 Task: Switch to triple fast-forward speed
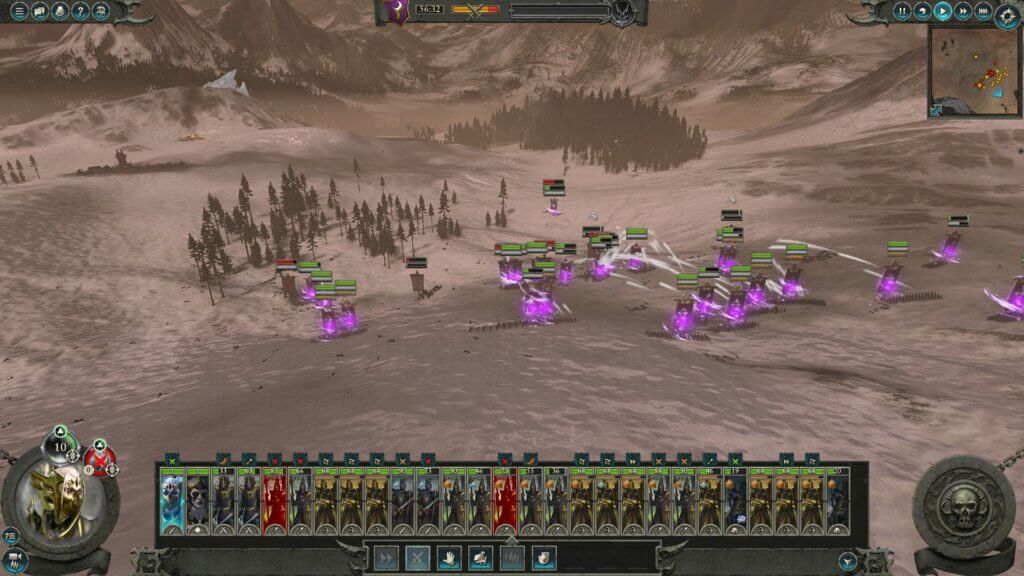point(982,12)
